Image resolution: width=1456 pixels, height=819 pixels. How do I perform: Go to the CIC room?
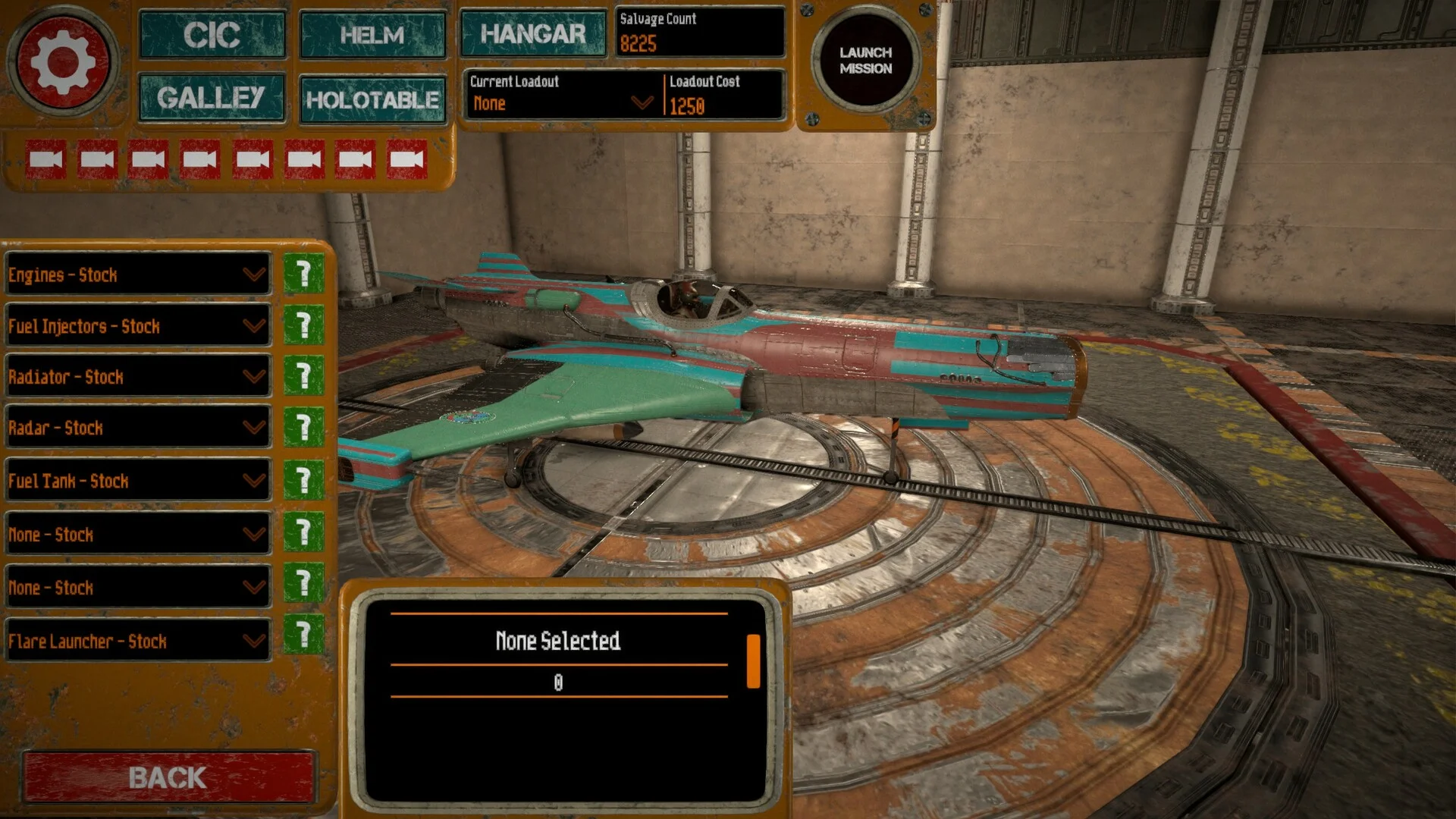click(212, 35)
